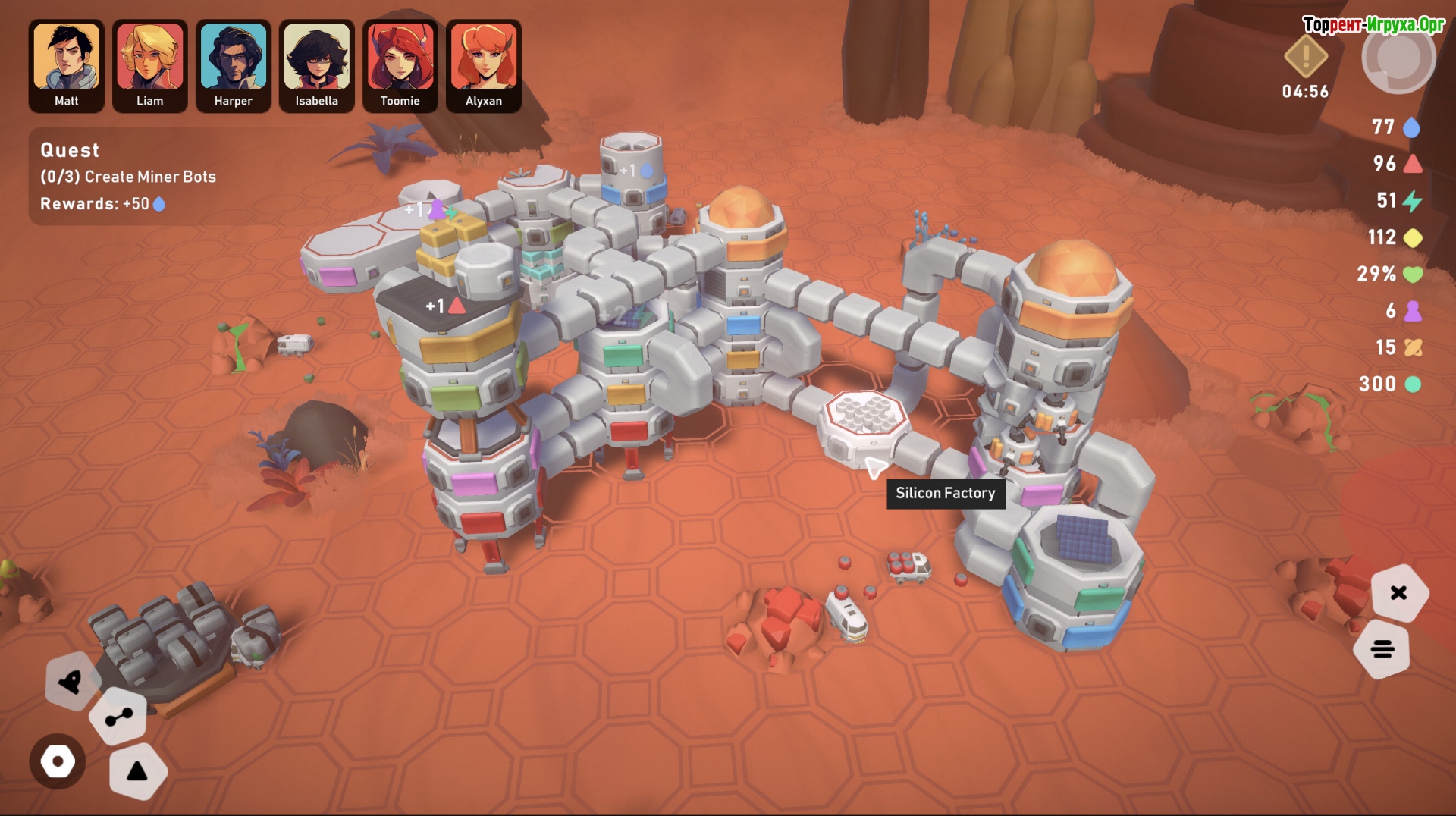Image resolution: width=1456 pixels, height=816 pixels.
Task: Select Alyxan's portrait
Action: tap(484, 65)
